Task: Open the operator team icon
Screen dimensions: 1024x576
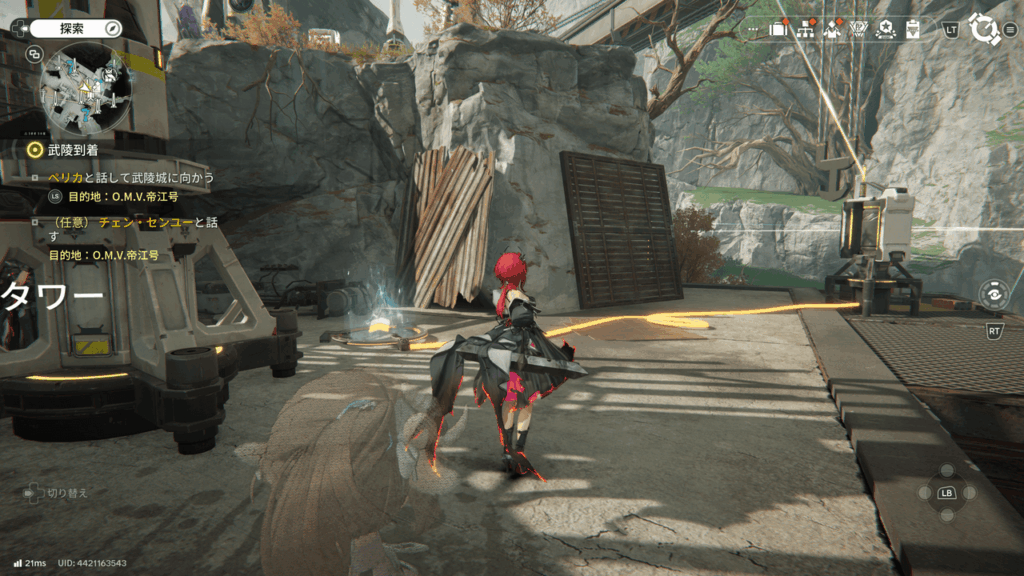Action: (x=831, y=29)
